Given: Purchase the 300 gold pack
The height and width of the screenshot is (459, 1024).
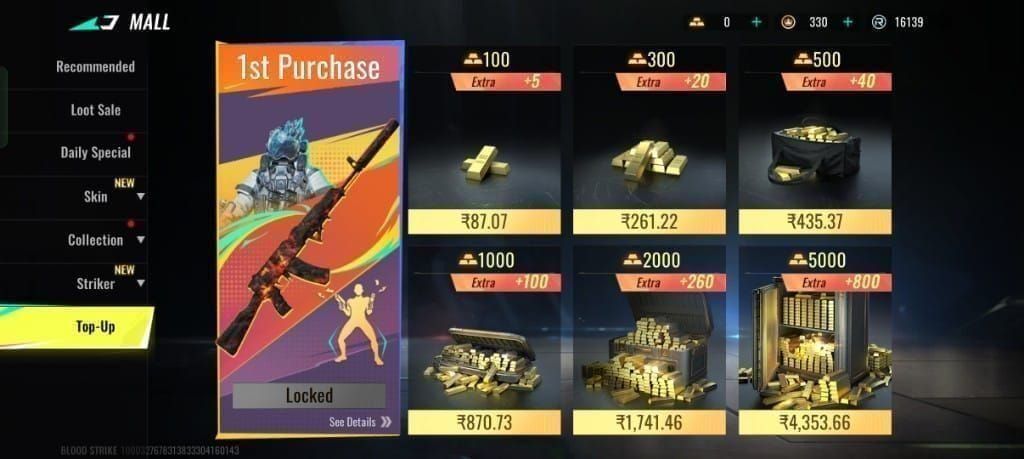Looking at the screenshot, I should [650, 221].
